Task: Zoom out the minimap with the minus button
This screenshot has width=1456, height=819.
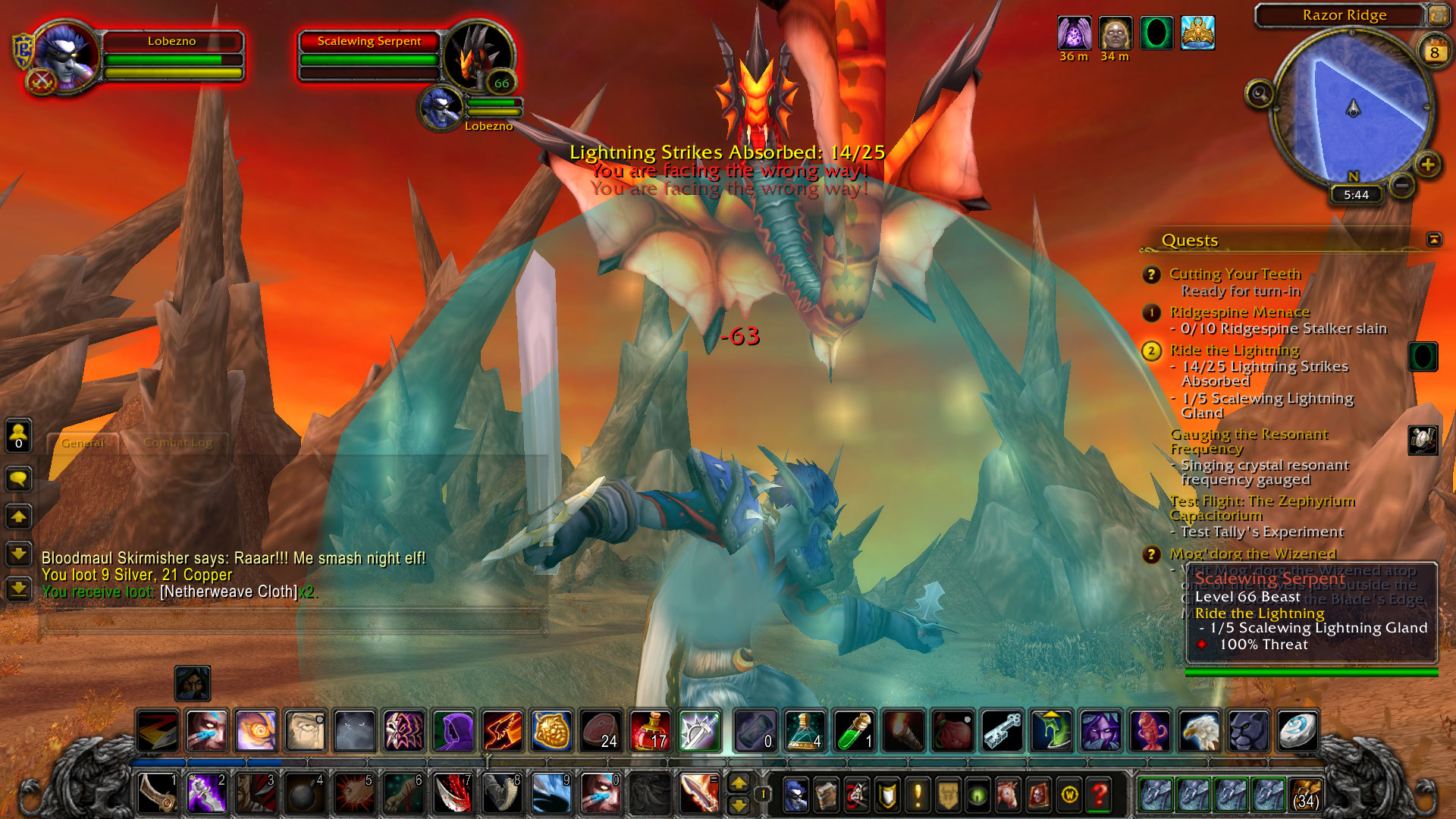Action: coord(1402,184)
